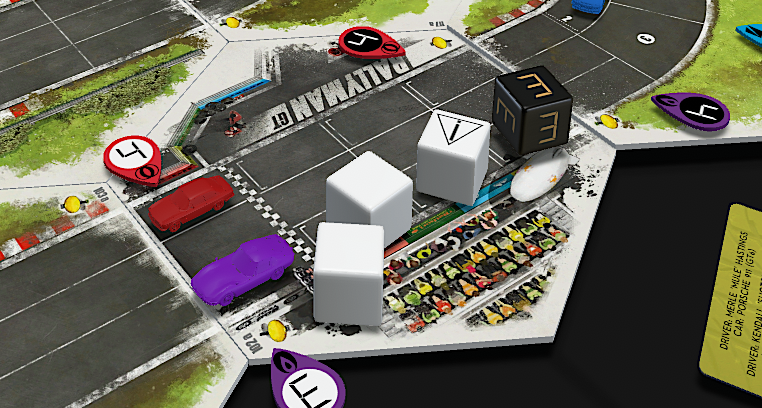The width and height of the screenshot is (762, 408).
Task: Pick the white die showing a warning triangle
Action: [x=452, y=154]
